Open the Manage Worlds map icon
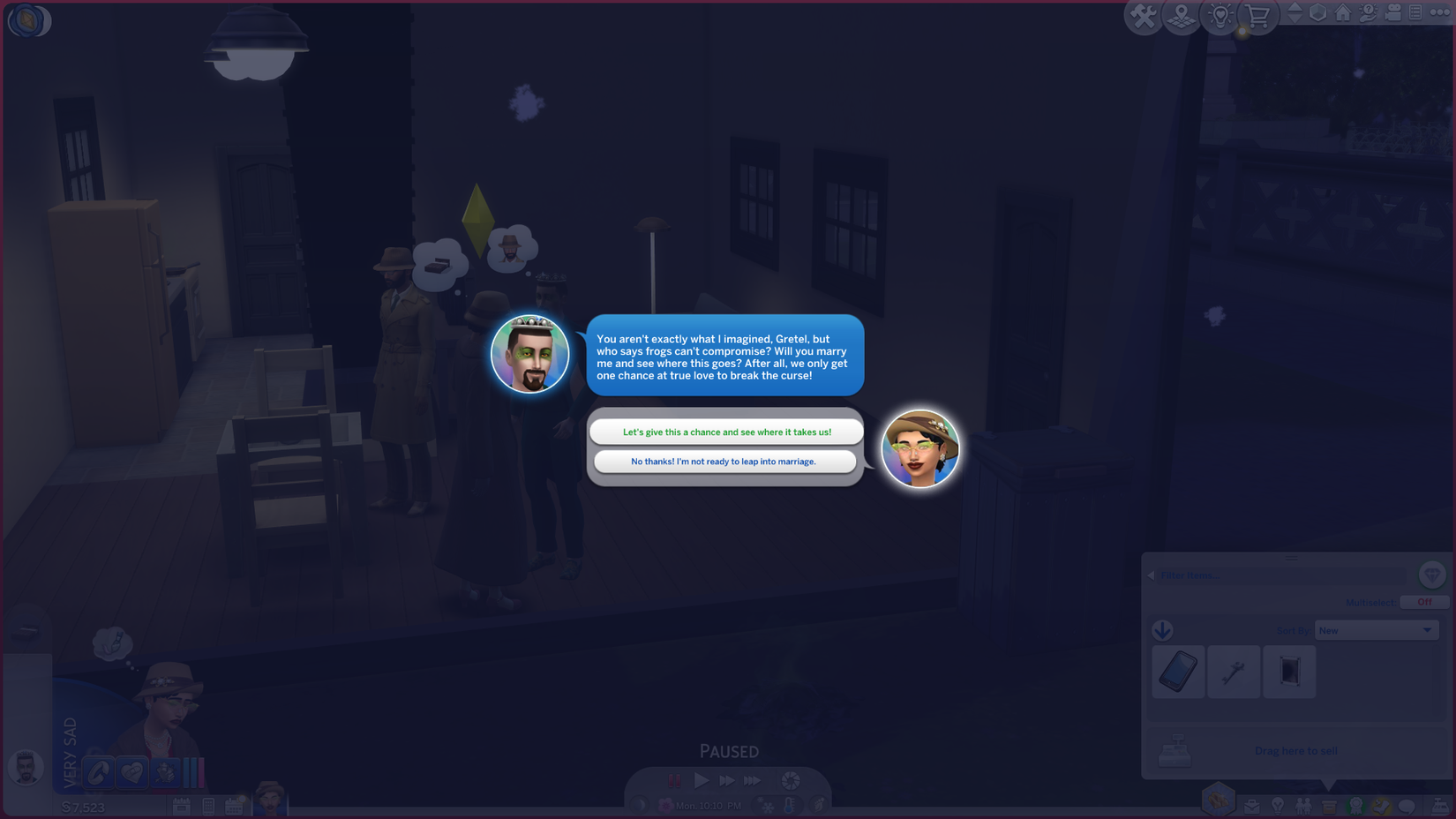The height and width of the screenshot is (819, 1456). point(1180,15)
